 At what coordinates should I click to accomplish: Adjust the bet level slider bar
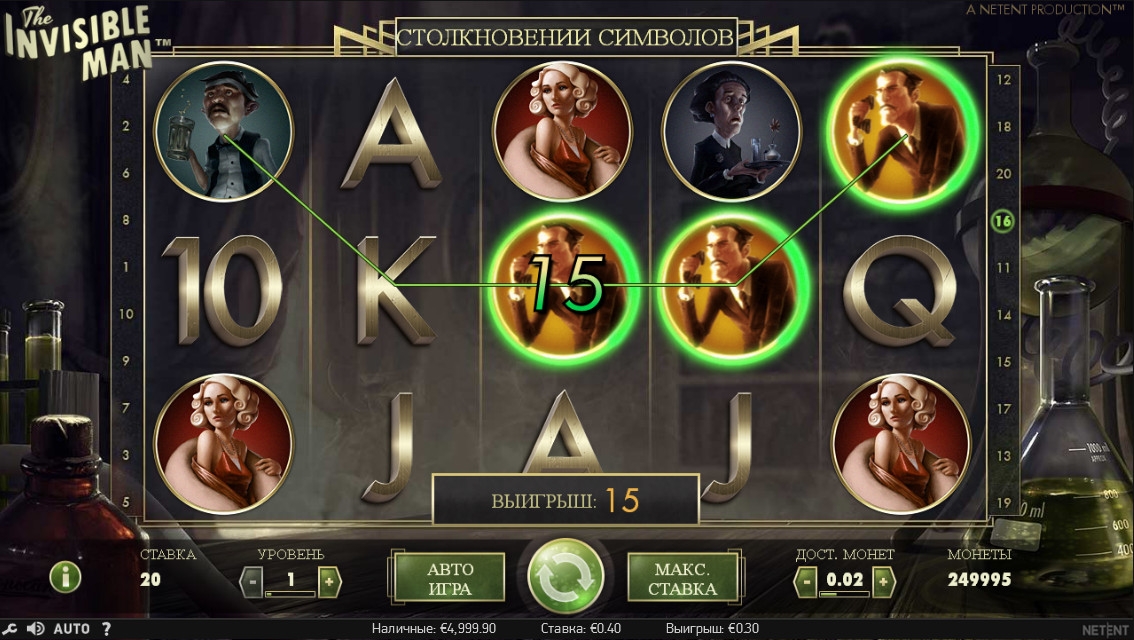pos(290,594)
